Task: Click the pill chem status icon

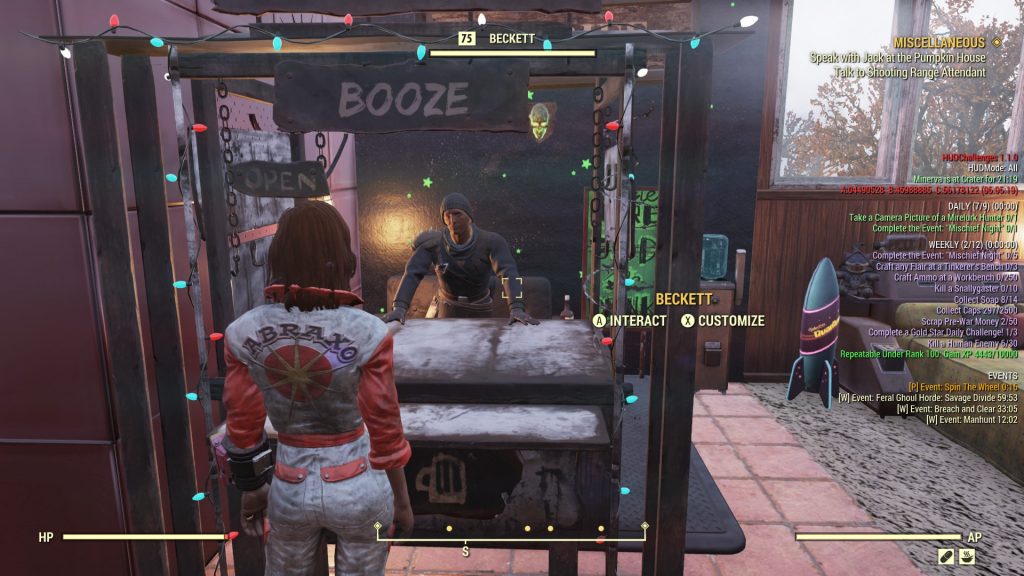Action: 946,555
